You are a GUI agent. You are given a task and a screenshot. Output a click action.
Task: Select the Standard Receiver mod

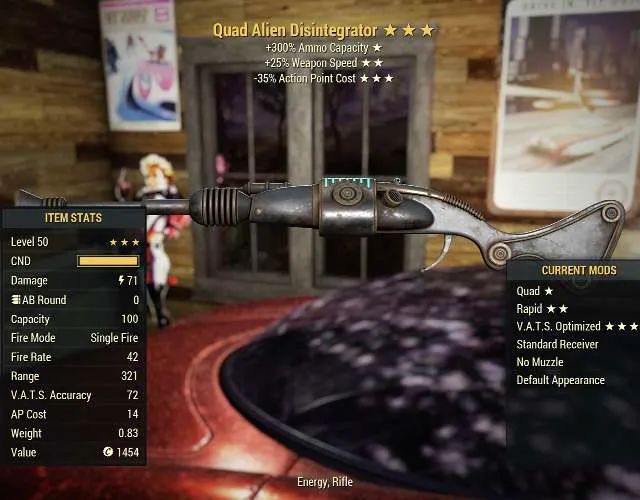pyautogui.click(x=559, y=345)
